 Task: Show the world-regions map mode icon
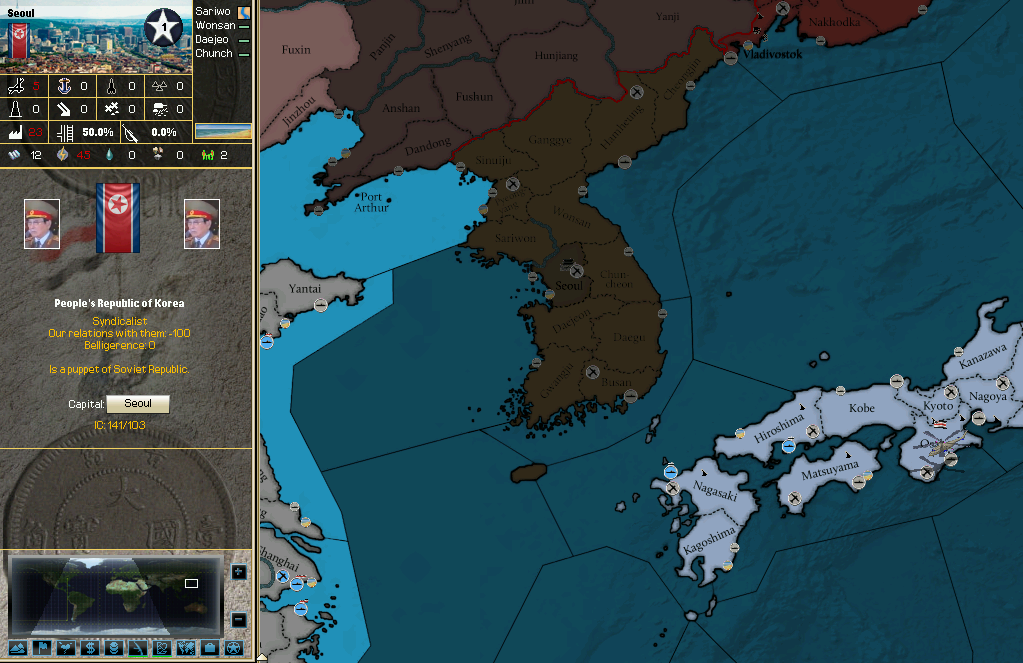click(185, 648)
